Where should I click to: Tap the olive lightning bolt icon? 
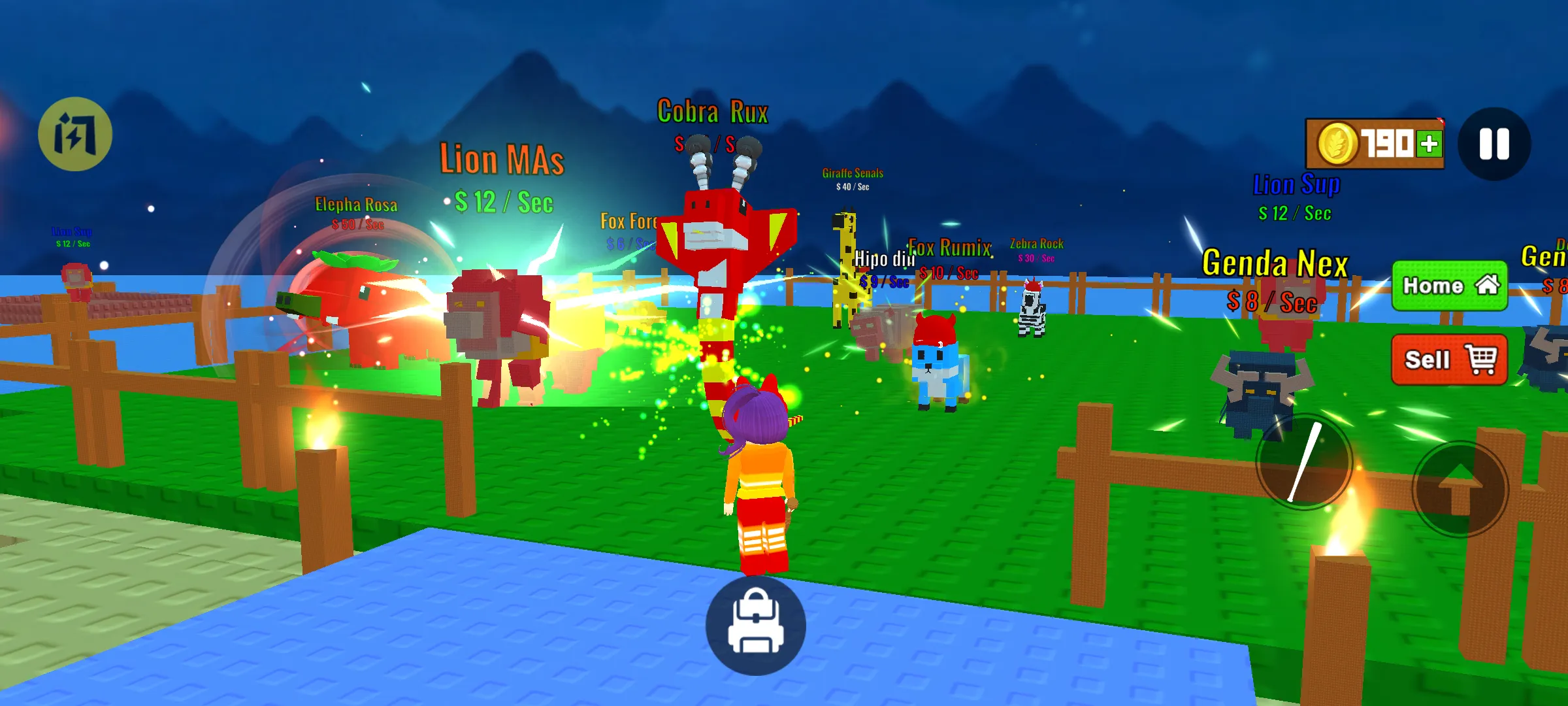pos(75,134)
